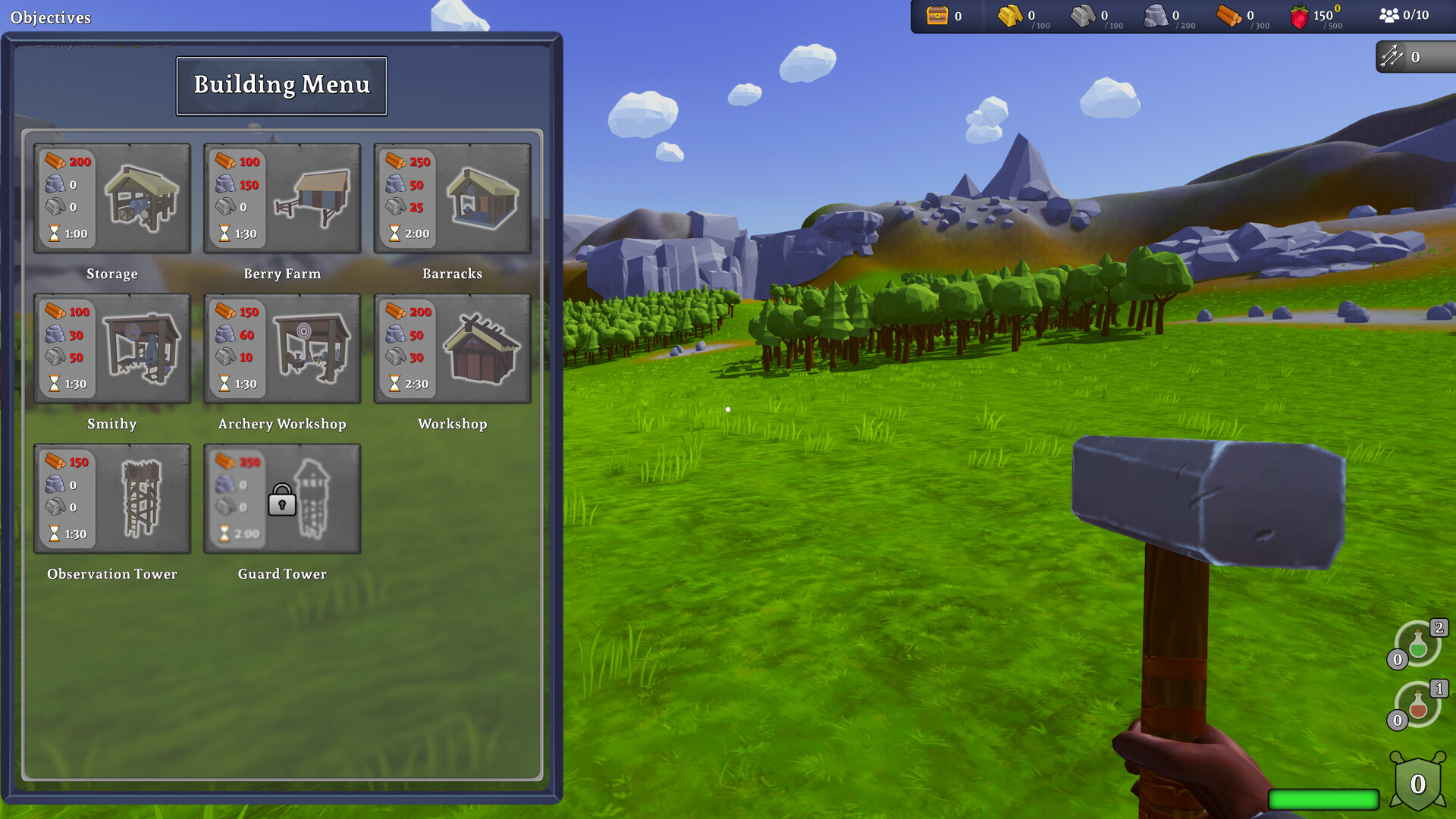The width and height of the screenshot is (1456, 819).
Task: Click the locked Guard Tower card
Action: 282,499
